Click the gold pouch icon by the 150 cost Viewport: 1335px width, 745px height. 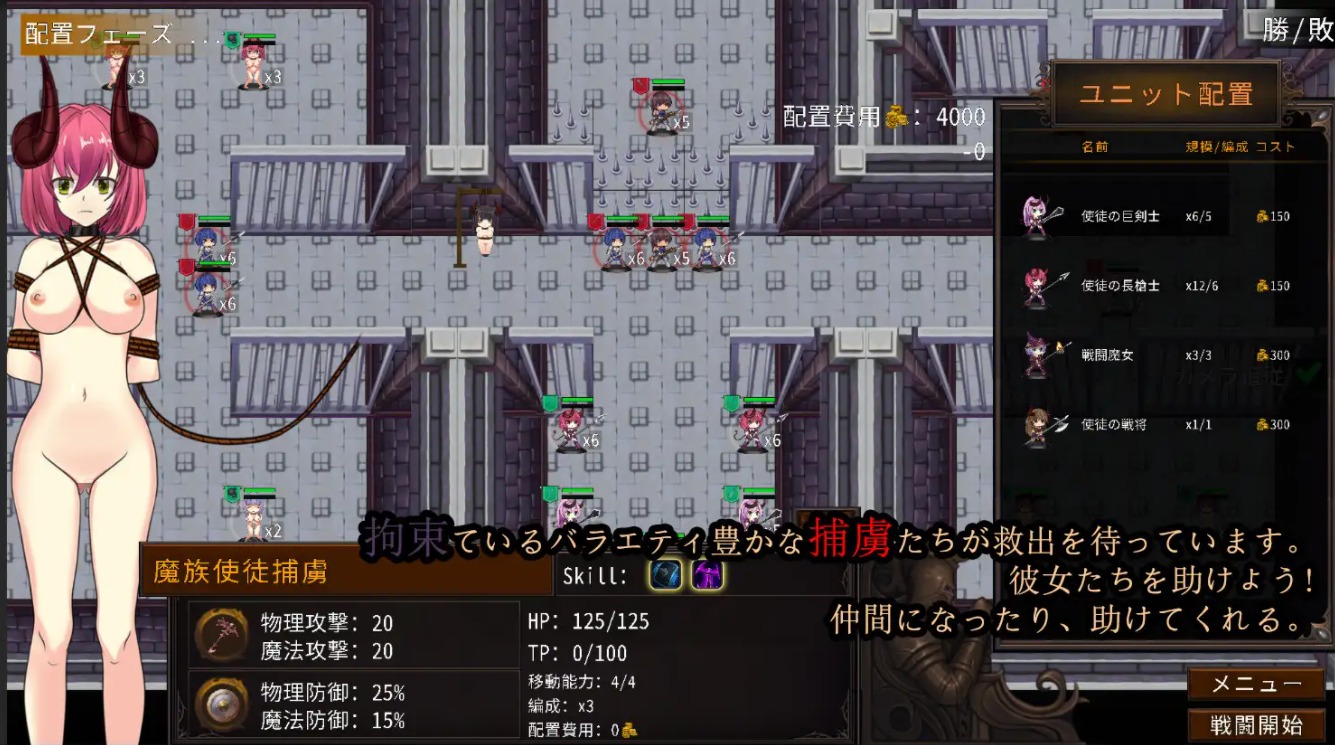[x=1261, y=216]
